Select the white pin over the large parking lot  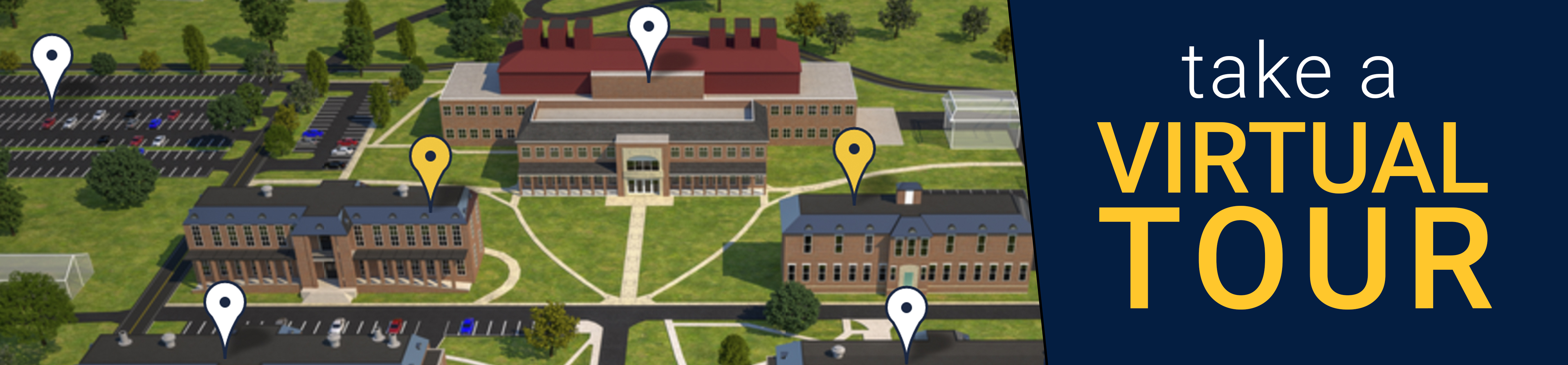pos(52,58)
